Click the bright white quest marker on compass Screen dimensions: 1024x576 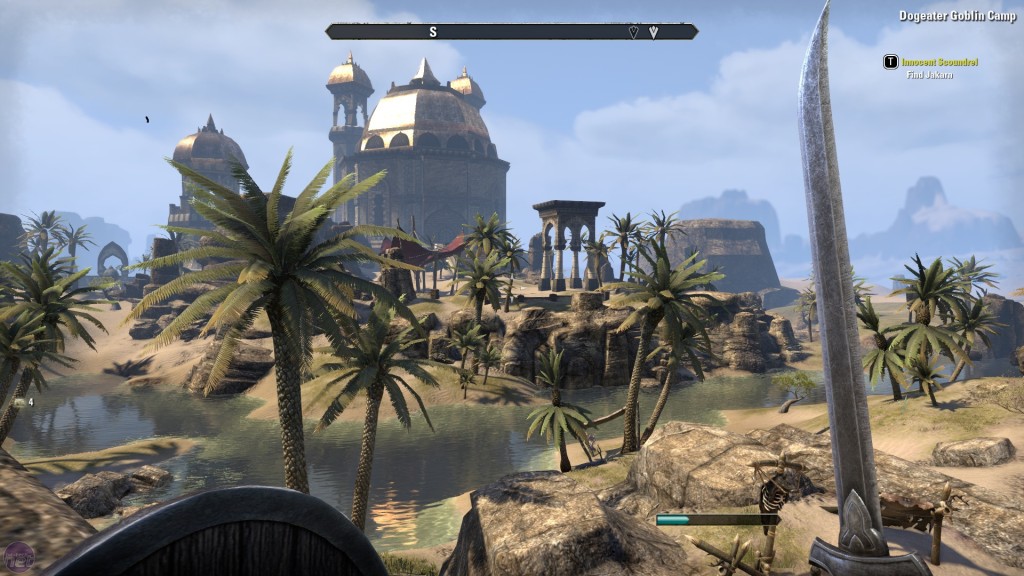[654, 32]
